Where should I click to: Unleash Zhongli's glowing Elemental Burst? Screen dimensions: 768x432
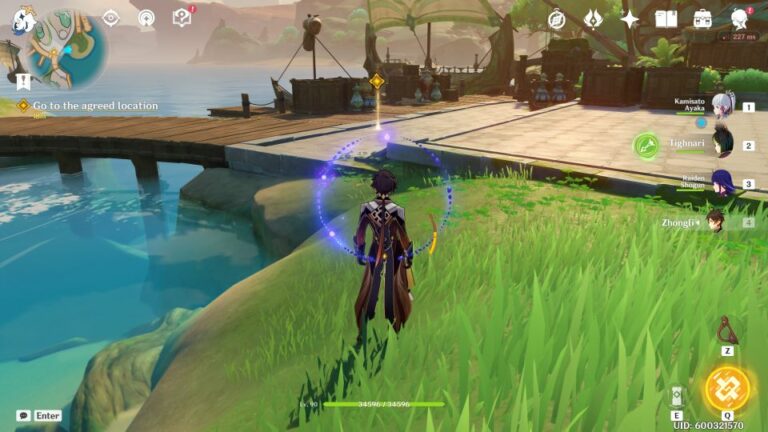click(727, 389)
